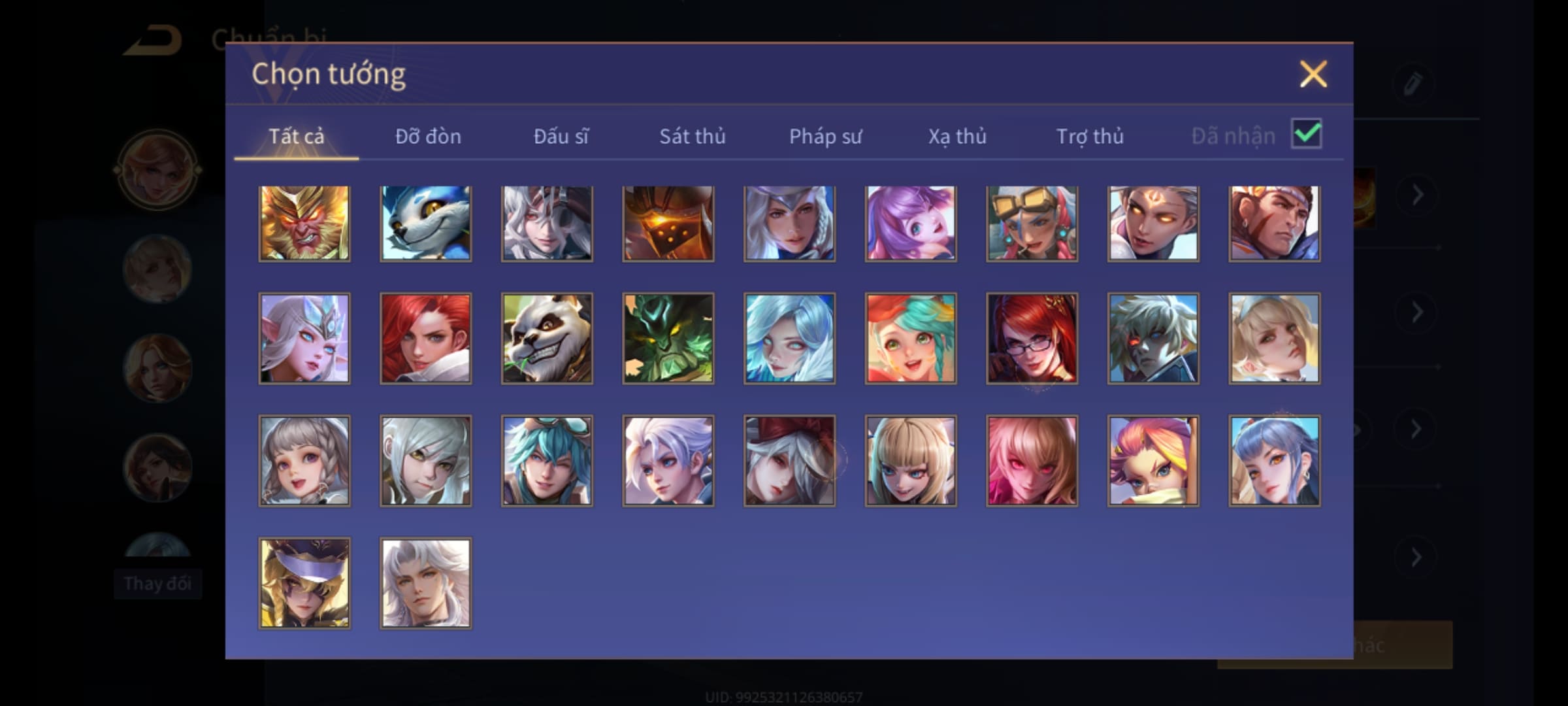Pick the purple-haired chibi girl hero
Screen dimensions: 1568x706
tap(910, 224)
